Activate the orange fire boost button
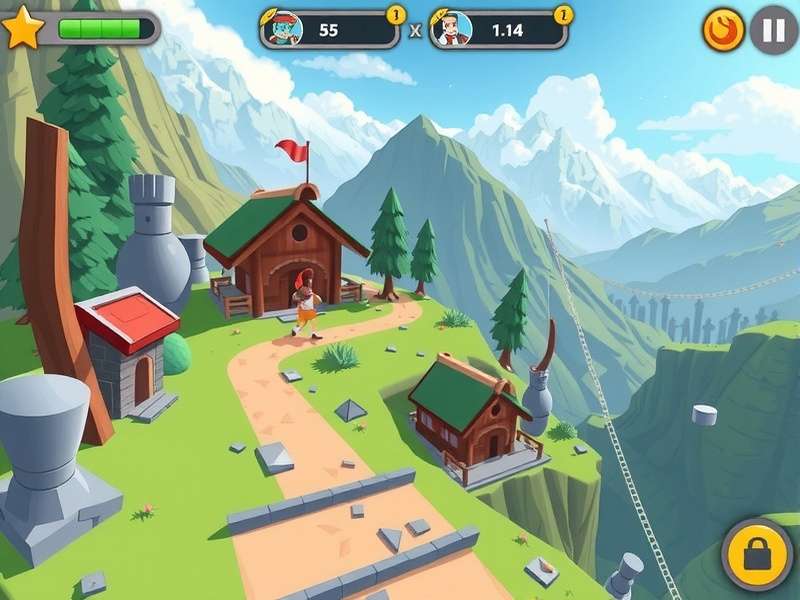The width and height of the screenshot is (800, 600). (723, 30)
